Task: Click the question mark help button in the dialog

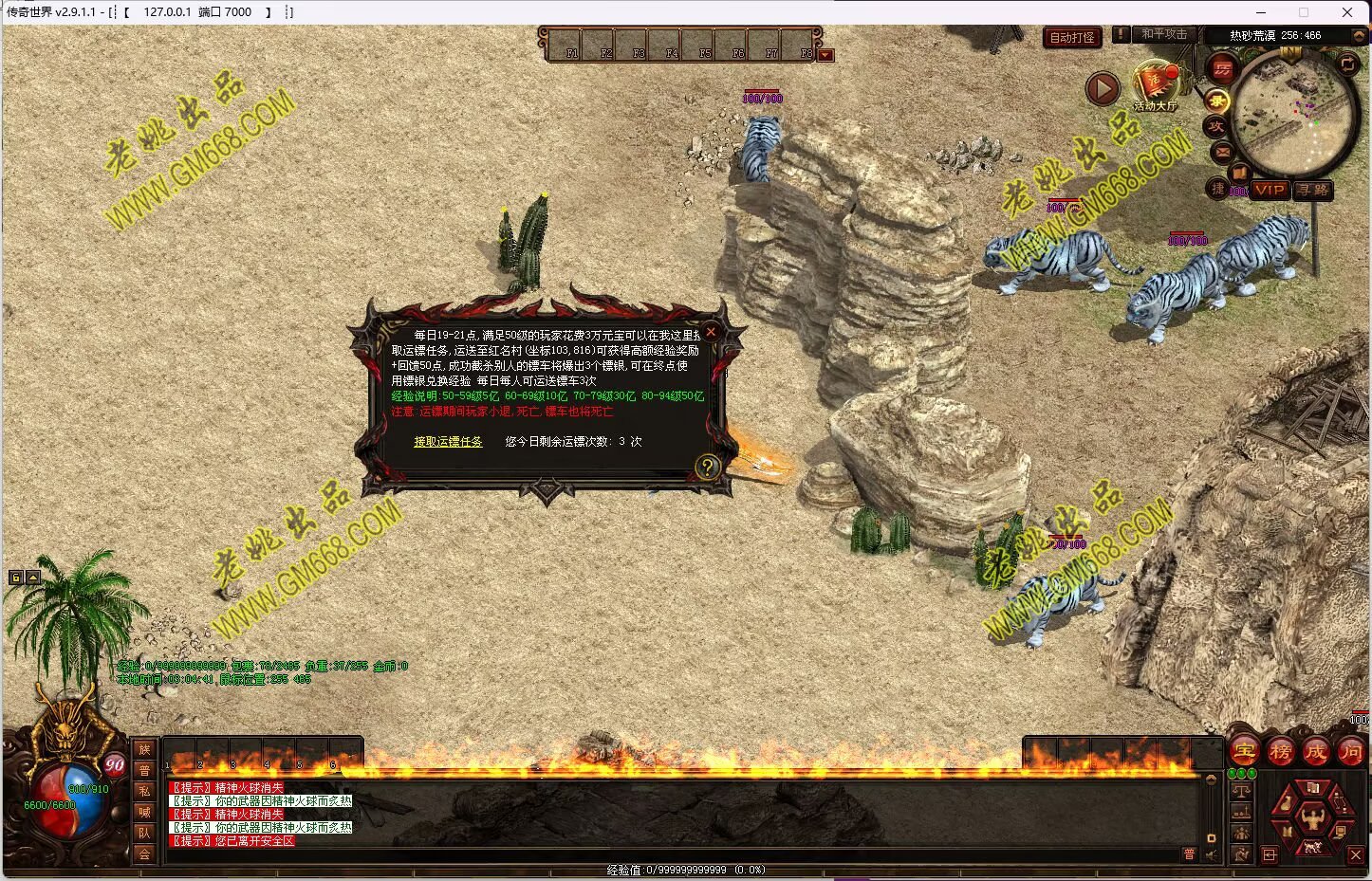Action: [x=707, y=466]
